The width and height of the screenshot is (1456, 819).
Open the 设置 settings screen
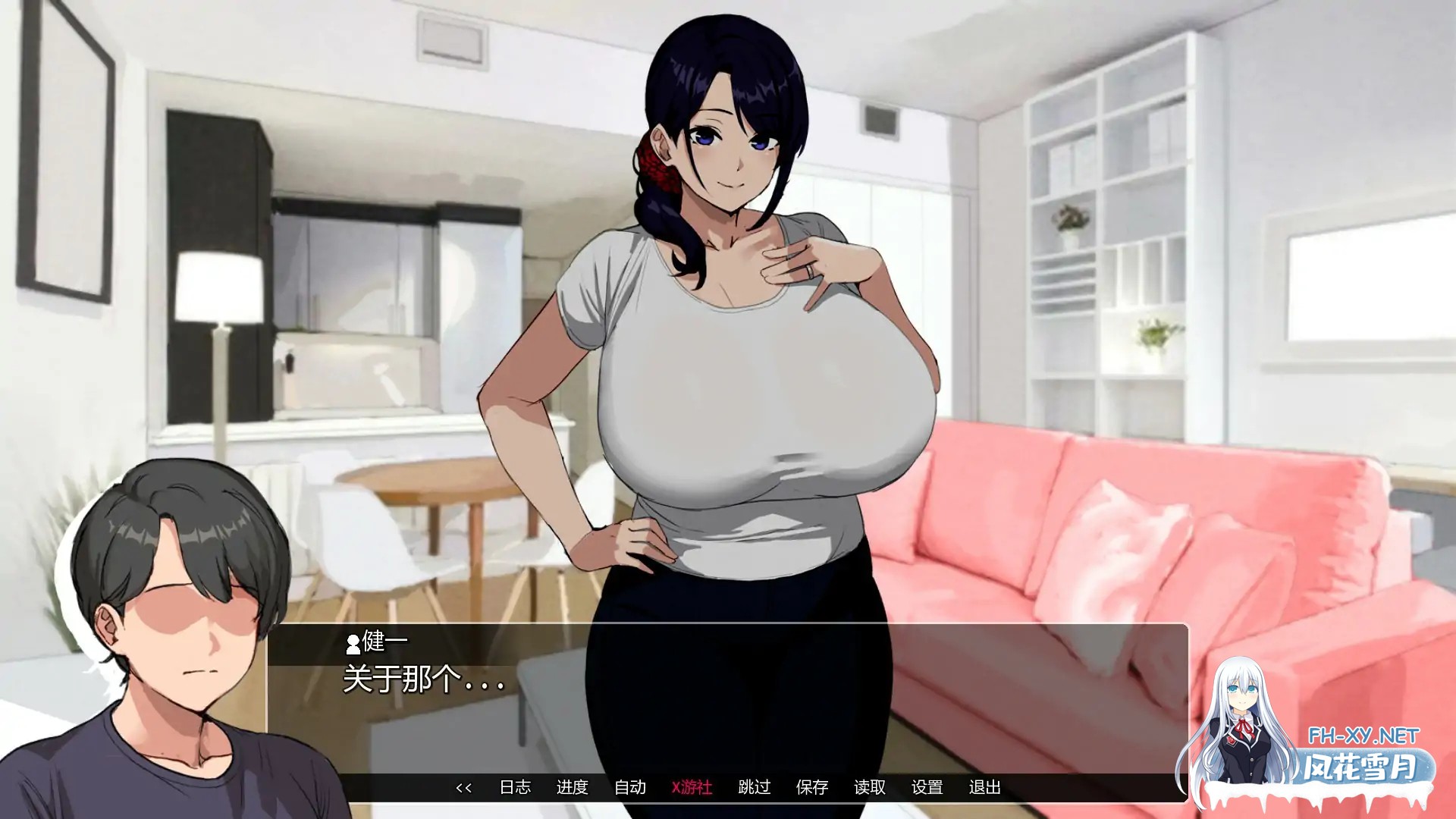[929, 788]
